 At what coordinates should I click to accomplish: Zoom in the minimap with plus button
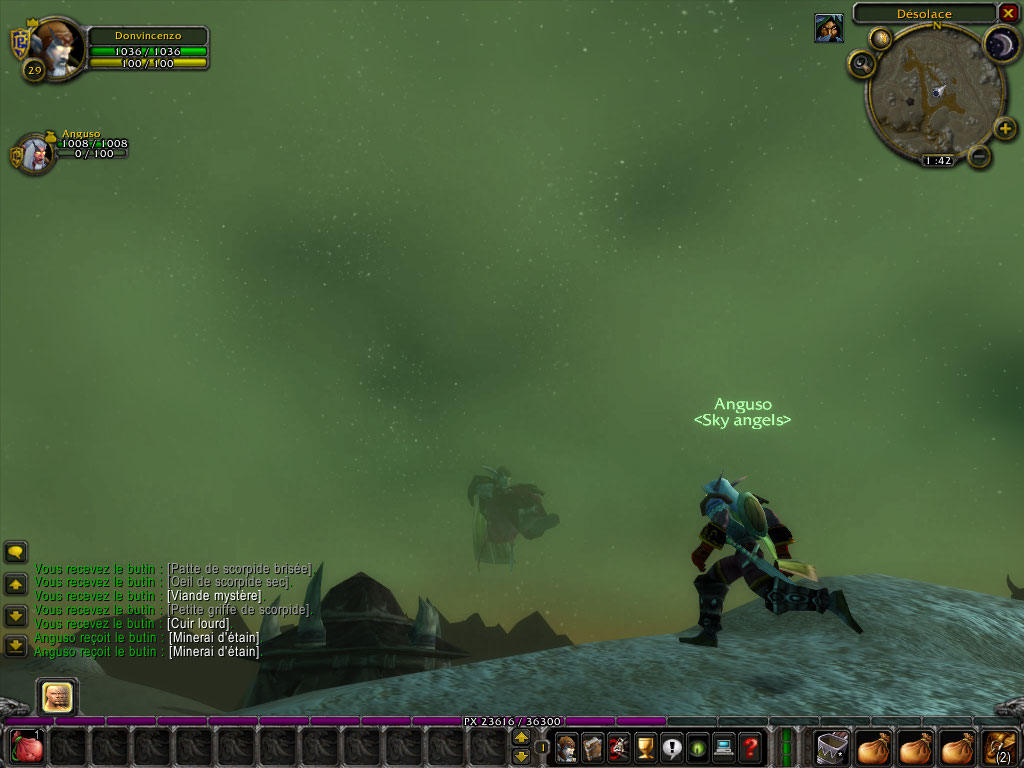point(1005,128)
